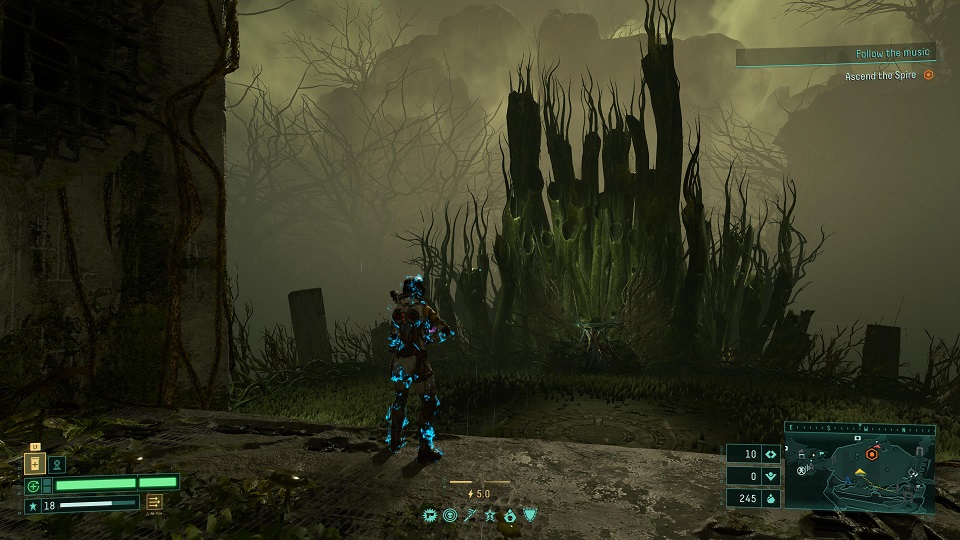
Task: Select the highlighted consumable item slot
Action: (x=35, y=464)
